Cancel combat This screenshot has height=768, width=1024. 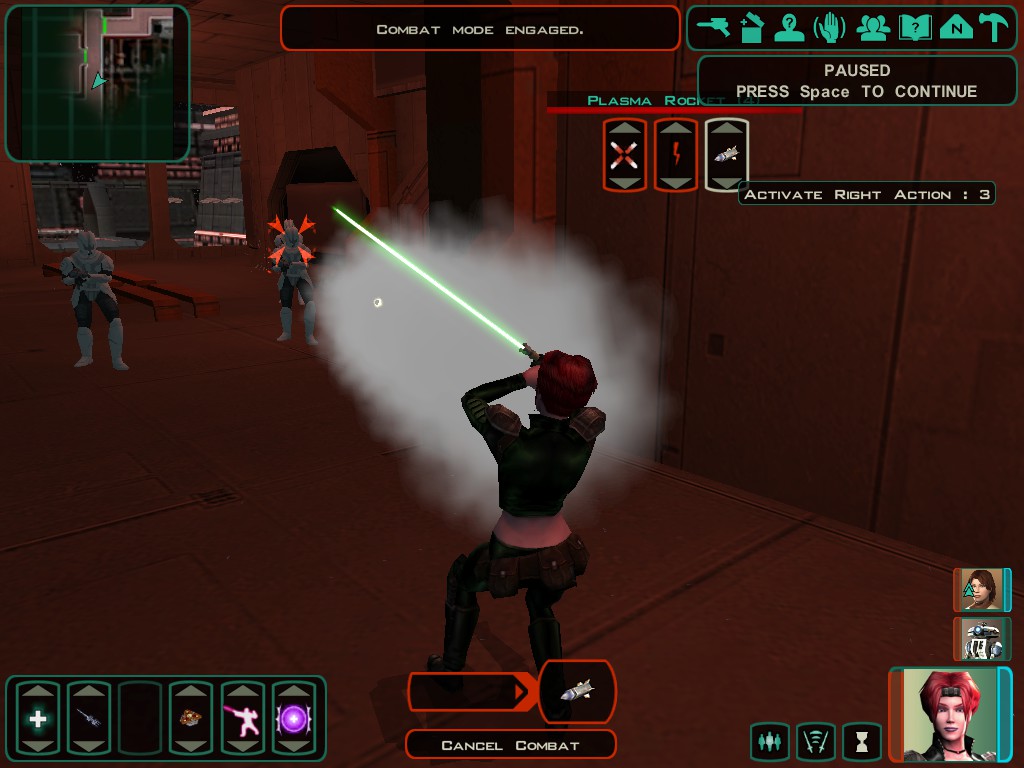(510, 745)
